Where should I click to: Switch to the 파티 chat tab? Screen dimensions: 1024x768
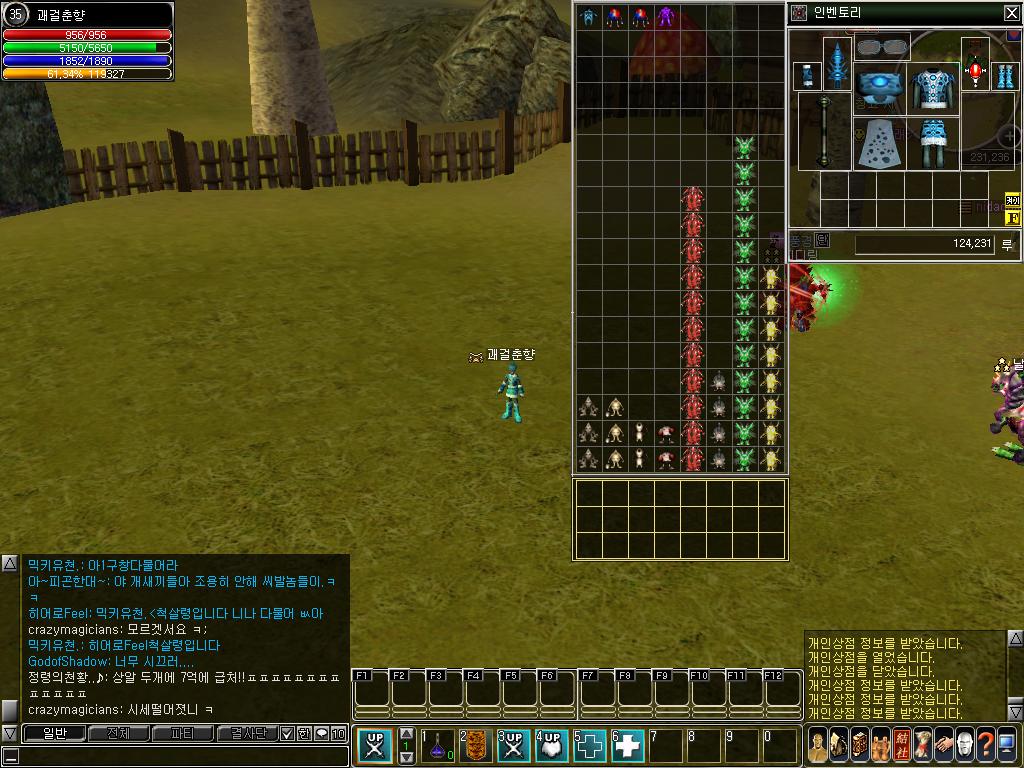[x=183, y=734]
